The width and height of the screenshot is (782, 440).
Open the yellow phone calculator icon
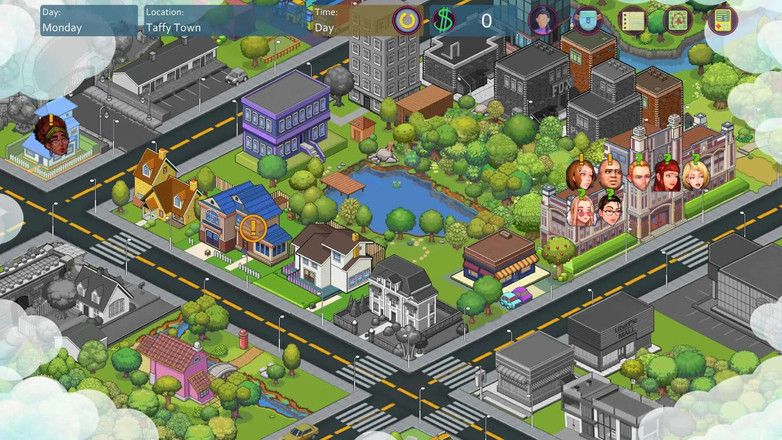(721, 20)
